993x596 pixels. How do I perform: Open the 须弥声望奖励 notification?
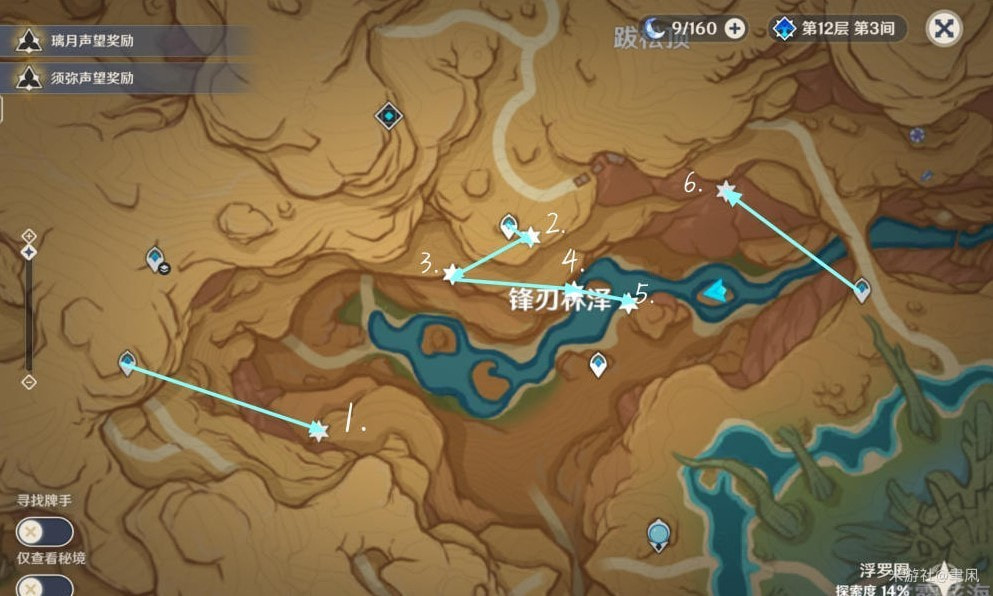click(x=78, y=77)
